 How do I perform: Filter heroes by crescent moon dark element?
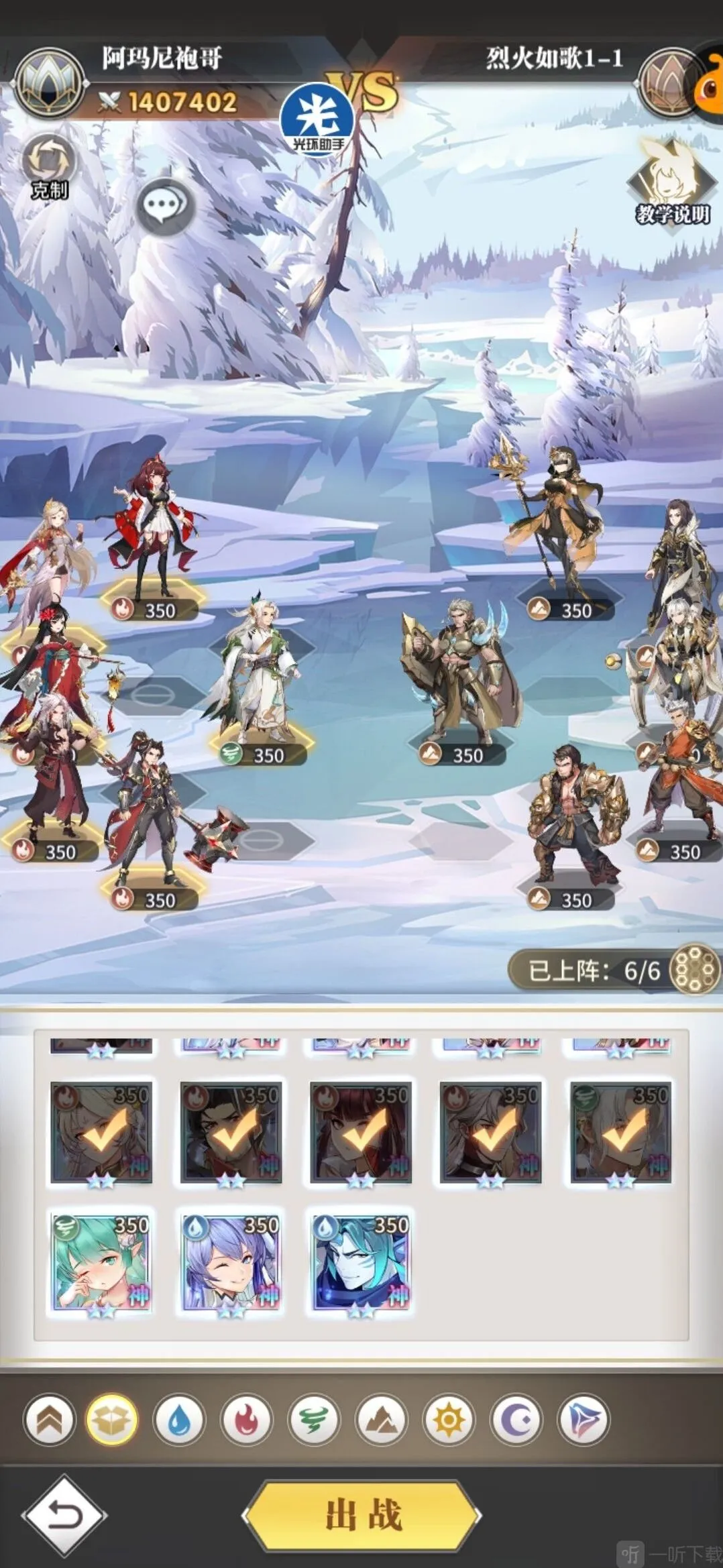tap(516, 1420)
